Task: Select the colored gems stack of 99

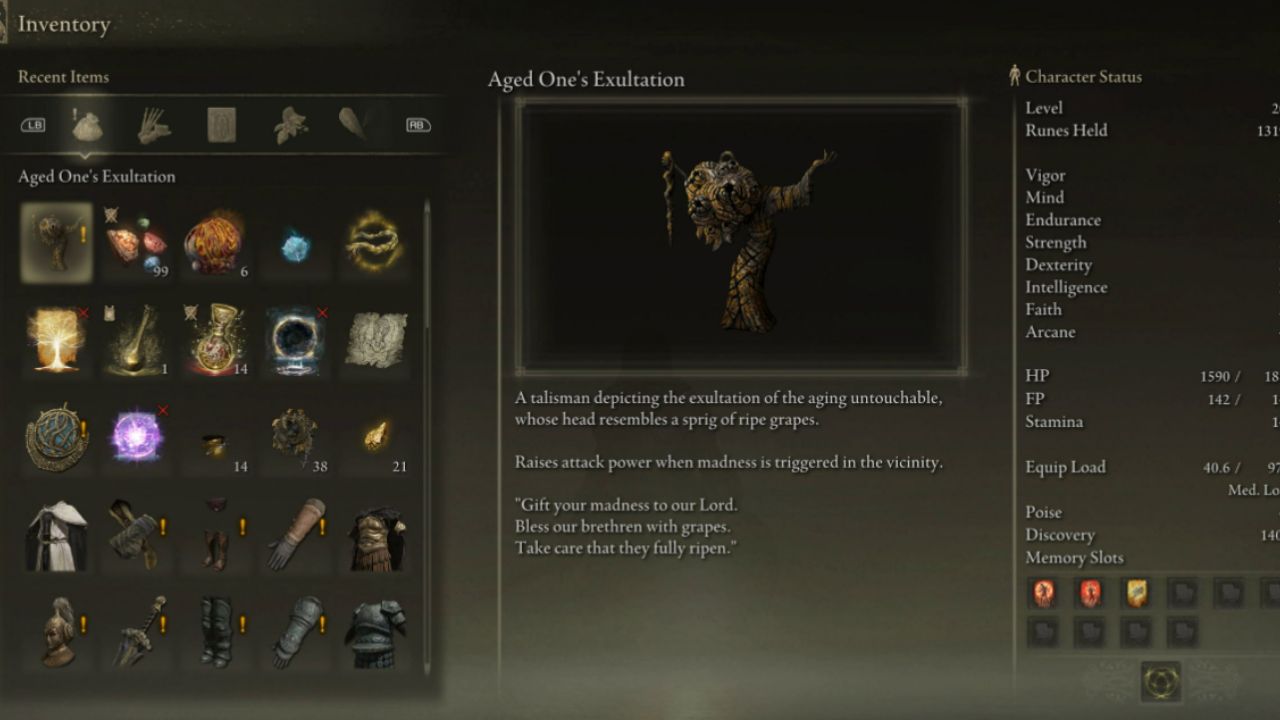Action: point(137,243)
